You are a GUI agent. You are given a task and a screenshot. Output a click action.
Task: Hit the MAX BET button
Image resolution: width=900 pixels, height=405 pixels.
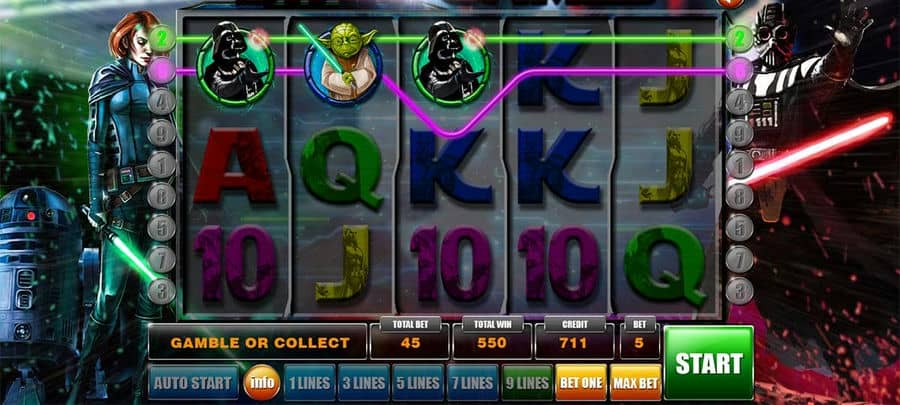635,382
